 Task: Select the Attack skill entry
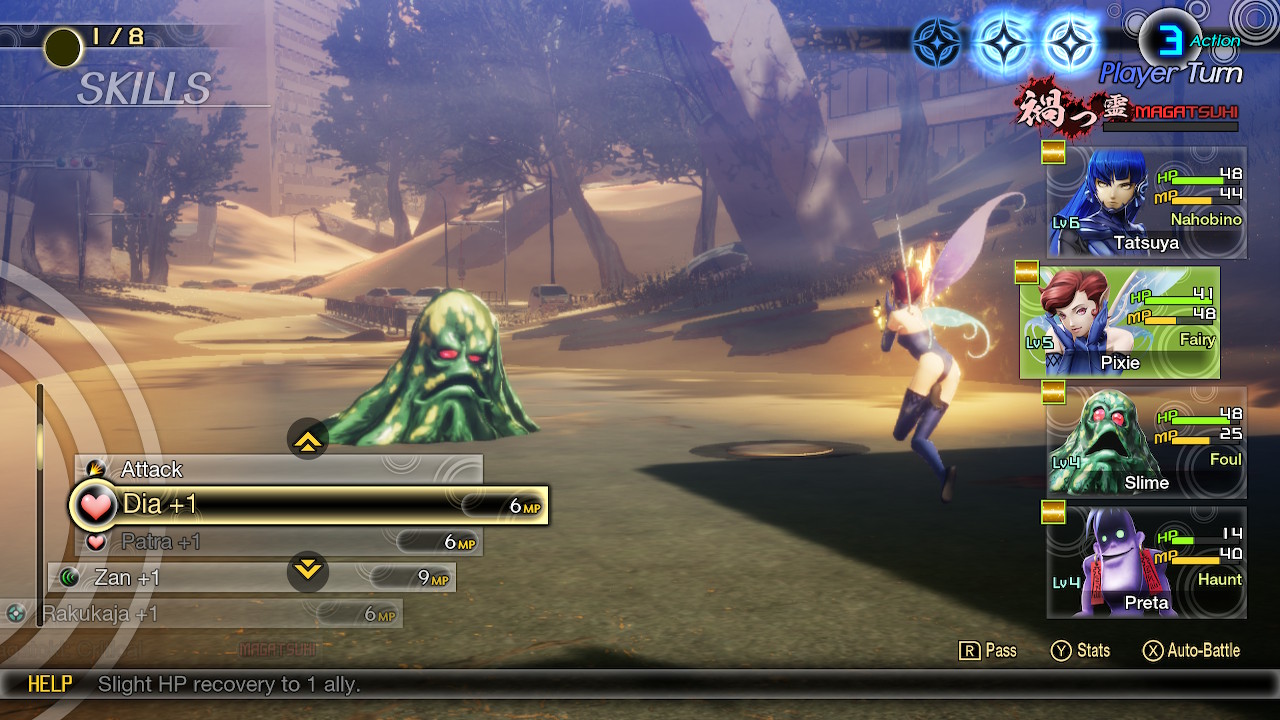click(278, 469)
